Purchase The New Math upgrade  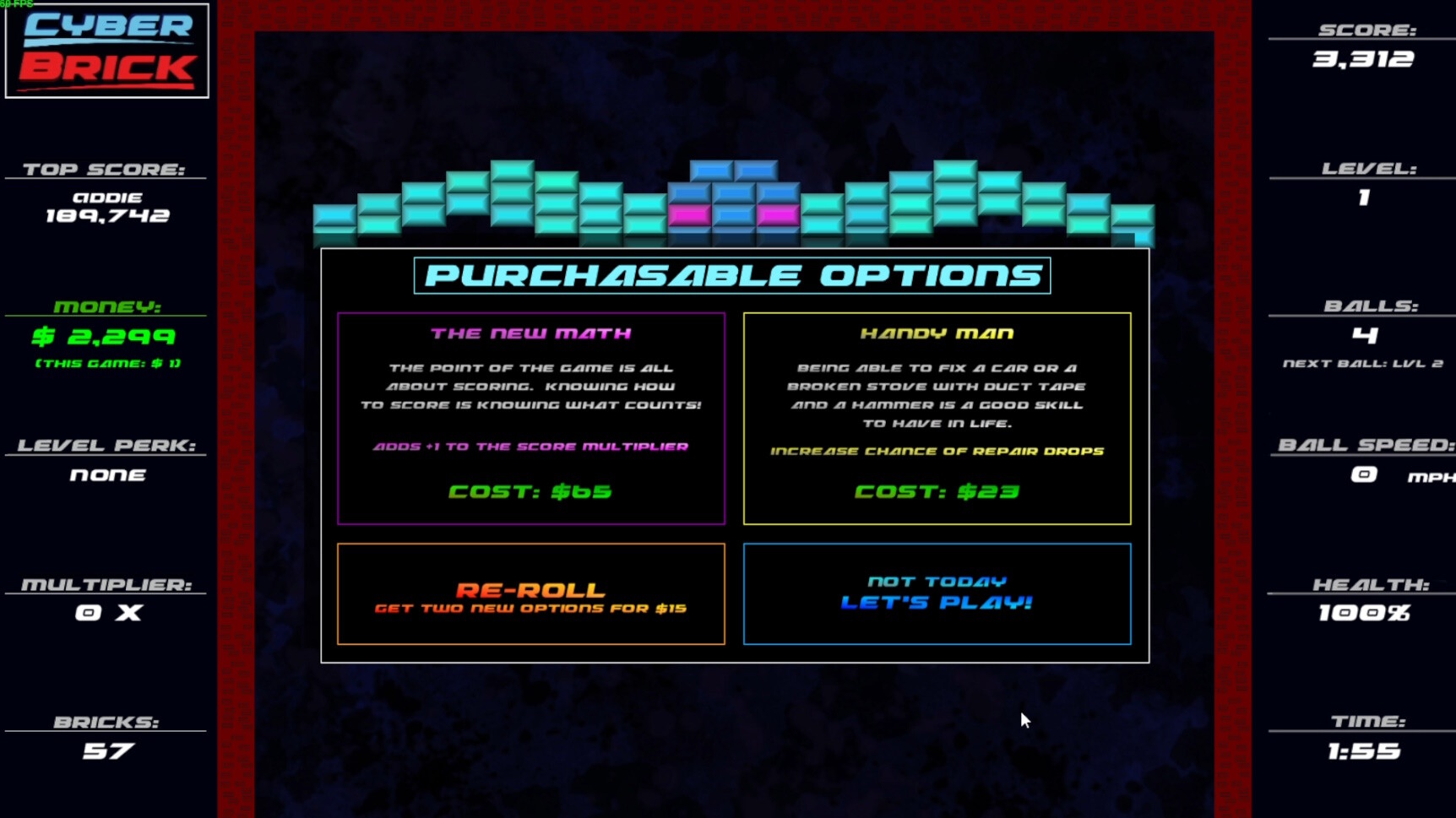pos(530,418)
